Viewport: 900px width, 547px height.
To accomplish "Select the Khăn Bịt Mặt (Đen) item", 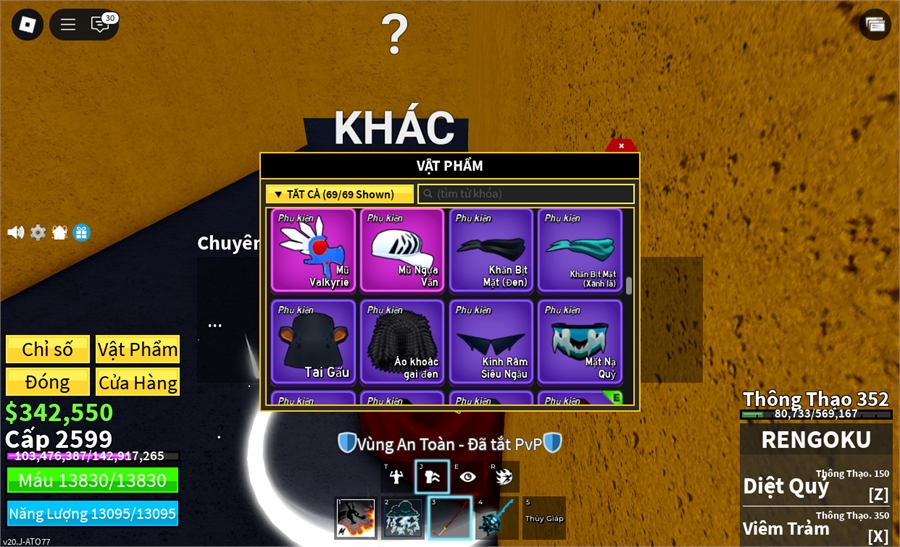I will [x=490, y=250].
